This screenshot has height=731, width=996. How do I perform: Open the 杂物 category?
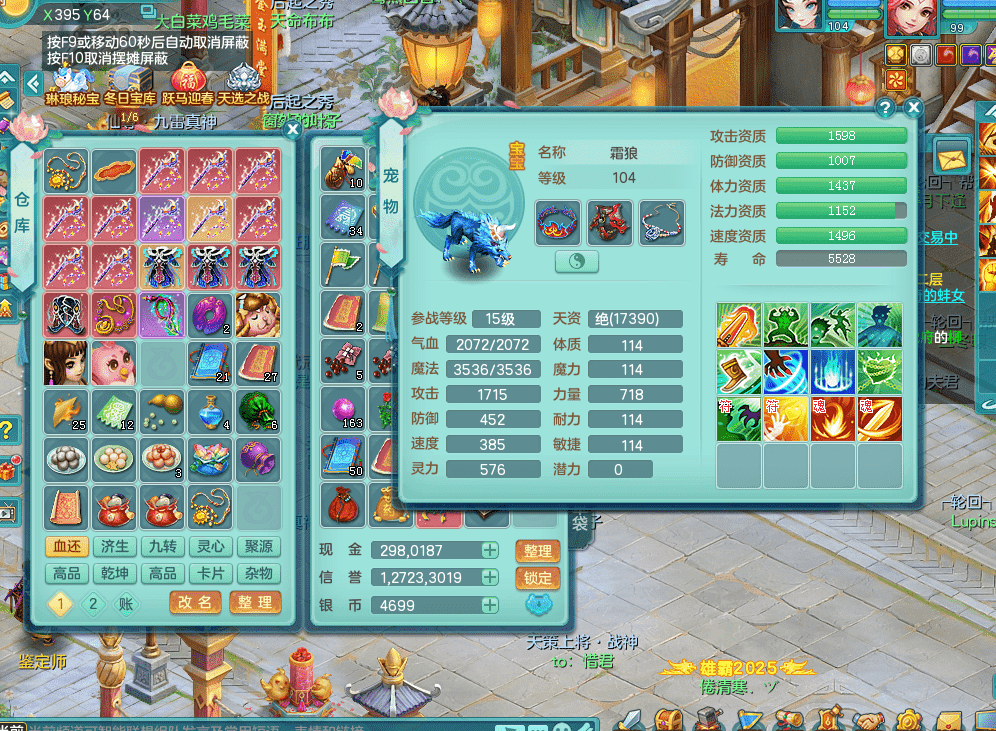coord(258,573)
